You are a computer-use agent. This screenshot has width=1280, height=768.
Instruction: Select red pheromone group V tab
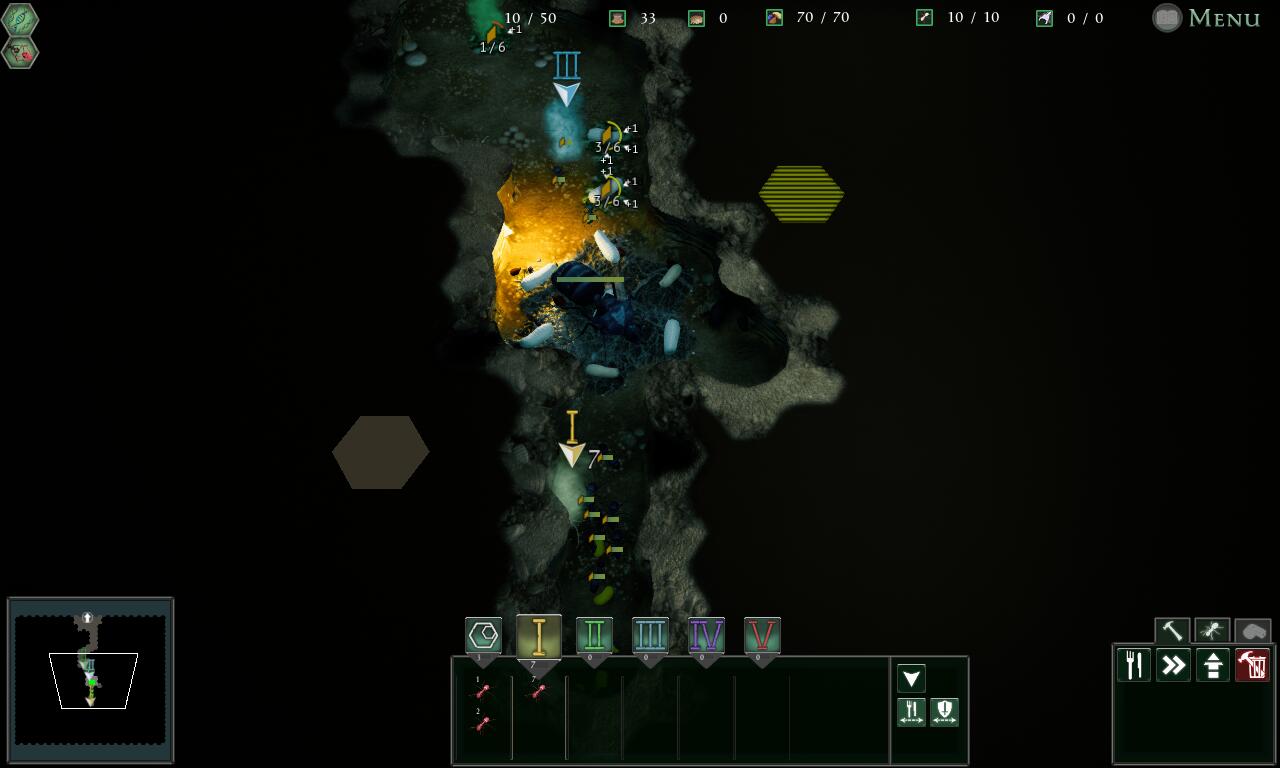[x=762, y=636]
